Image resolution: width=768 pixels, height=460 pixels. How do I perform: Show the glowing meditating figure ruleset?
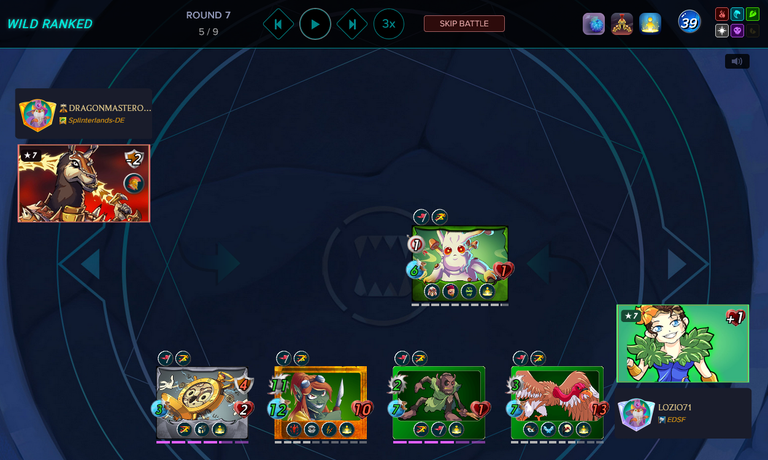click(x=650, y=24)
